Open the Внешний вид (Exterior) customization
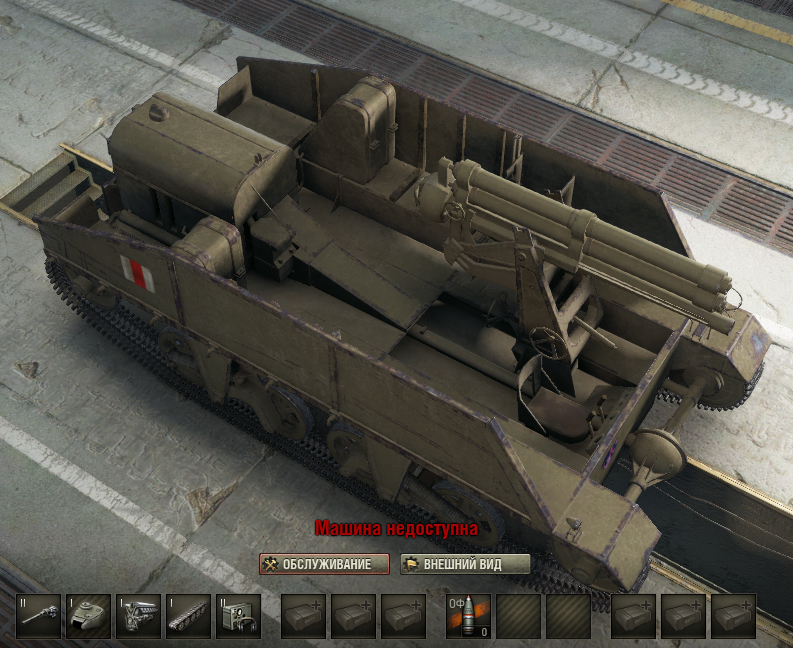Image resolution: width=793 pixels, height=648 pixels. (465, 564)
